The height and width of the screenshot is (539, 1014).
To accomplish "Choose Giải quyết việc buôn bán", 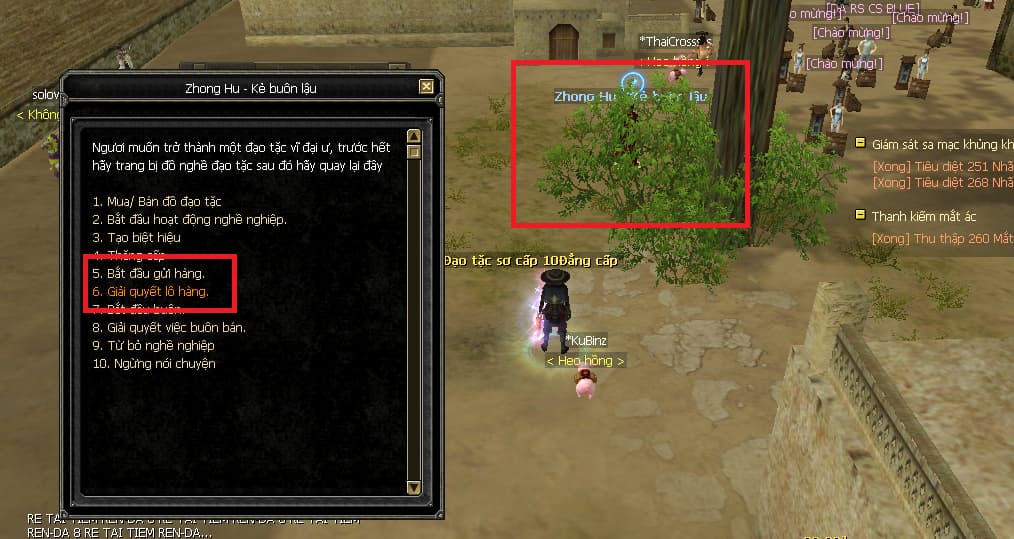I will click(x=168, y=327).
